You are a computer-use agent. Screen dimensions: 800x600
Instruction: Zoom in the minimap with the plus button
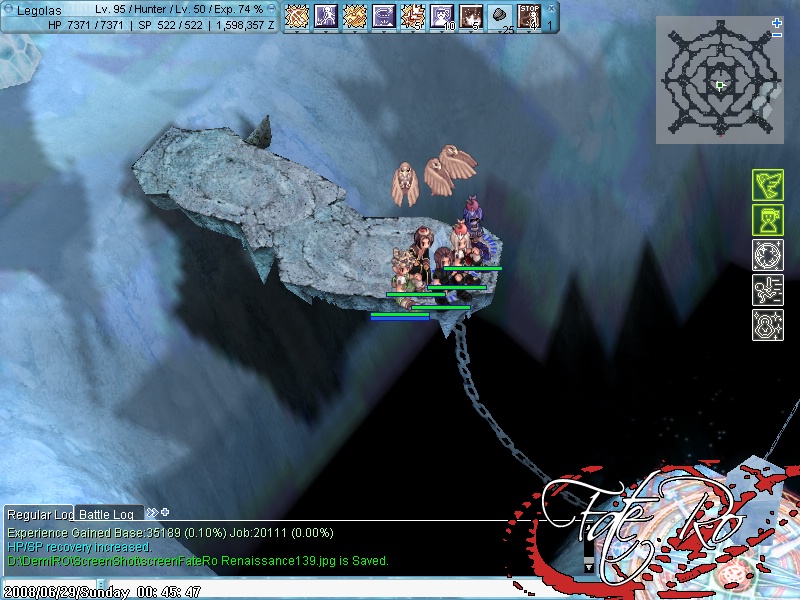(778, 22)
